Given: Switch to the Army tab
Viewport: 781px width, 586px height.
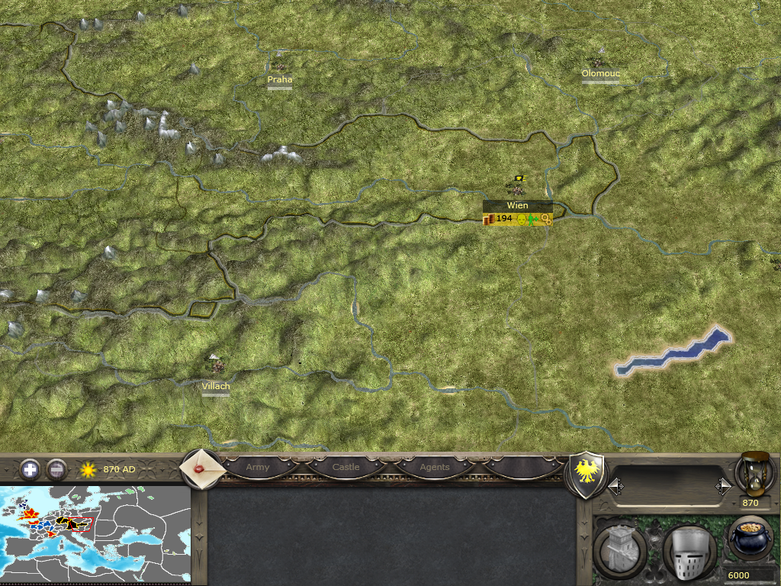Looking at the screenshot, I should (257, 467).
